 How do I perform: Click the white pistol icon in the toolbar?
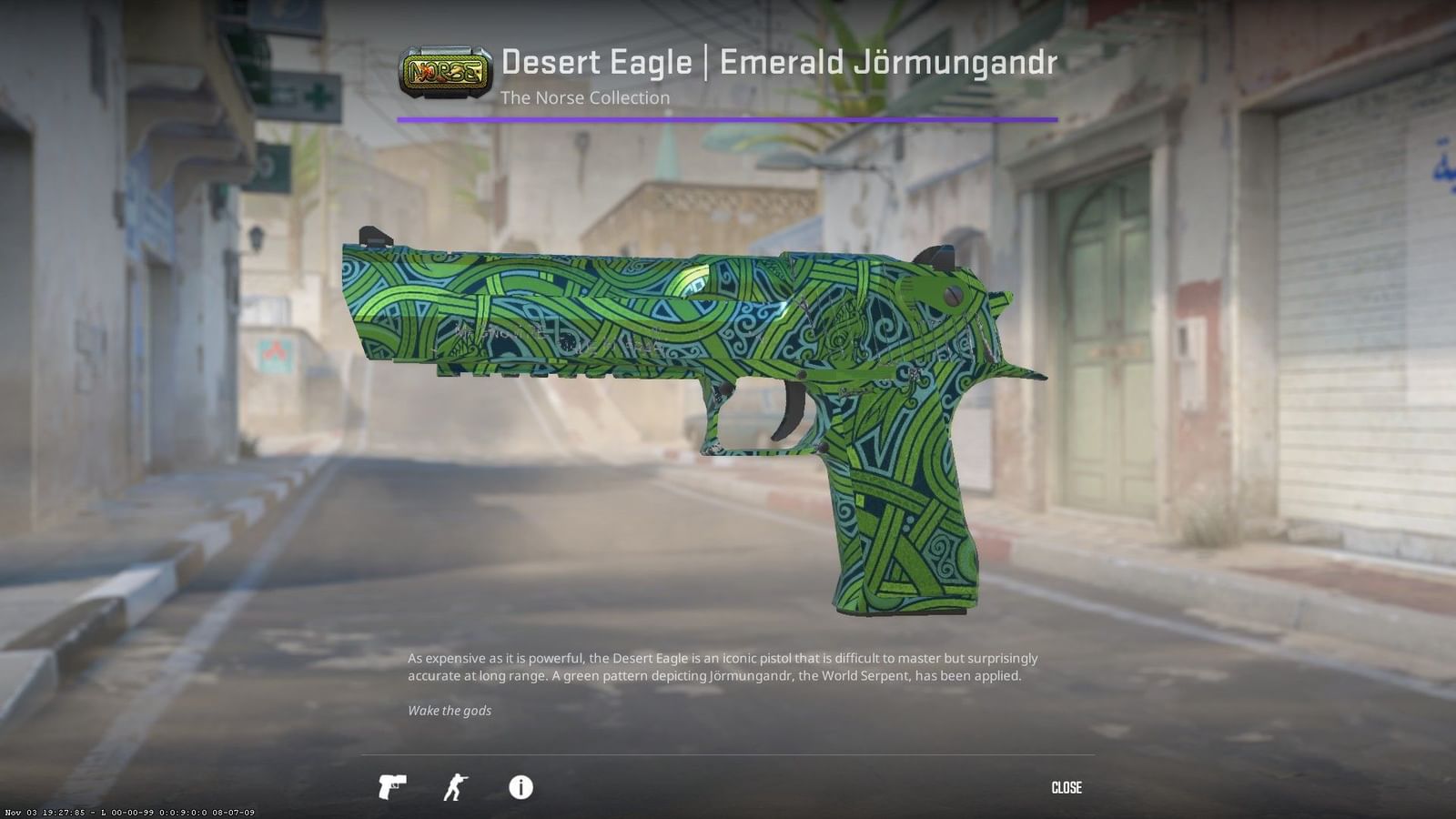[x=391, y=787]
